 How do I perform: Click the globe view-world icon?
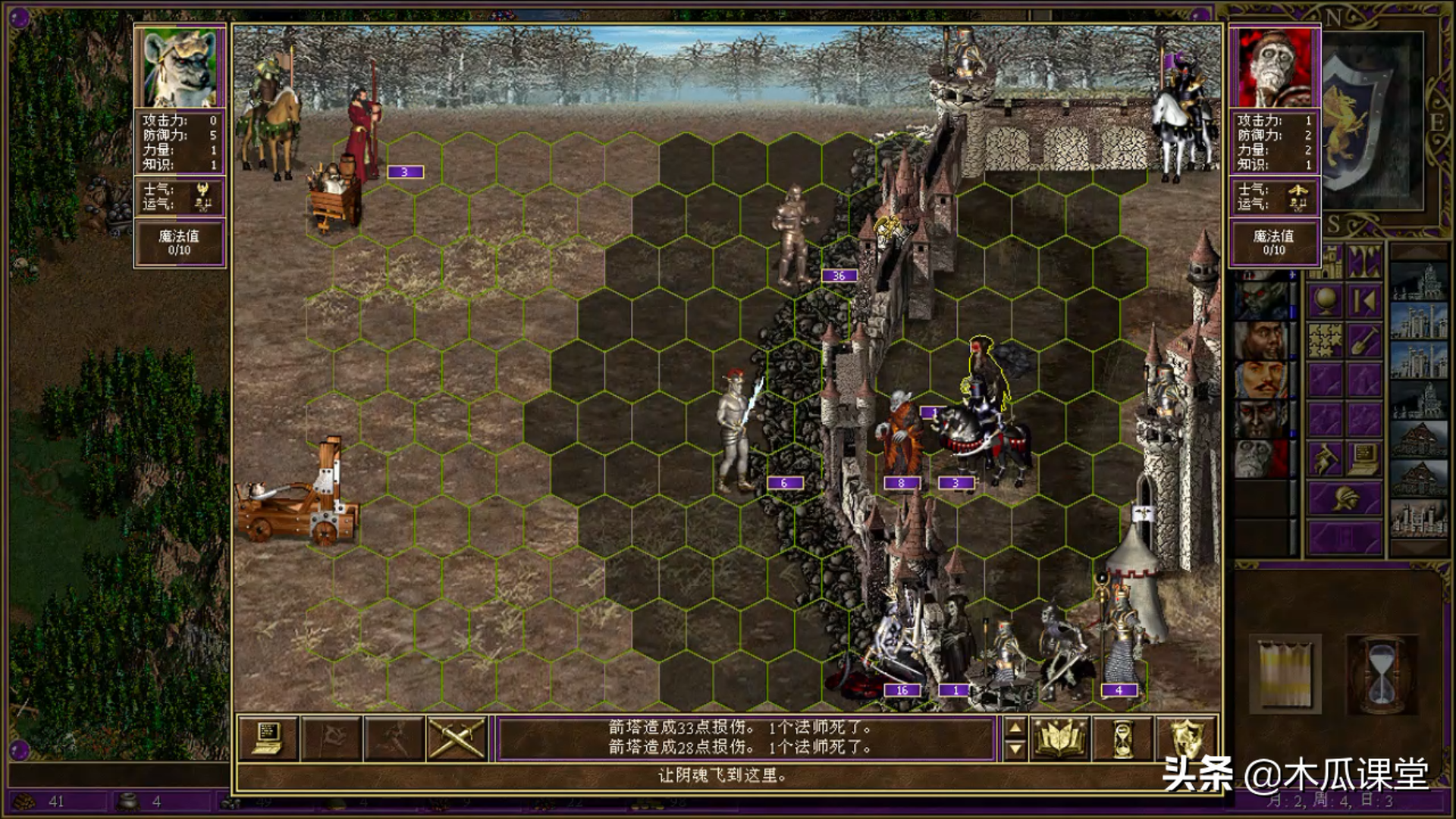pos(1325,301)
